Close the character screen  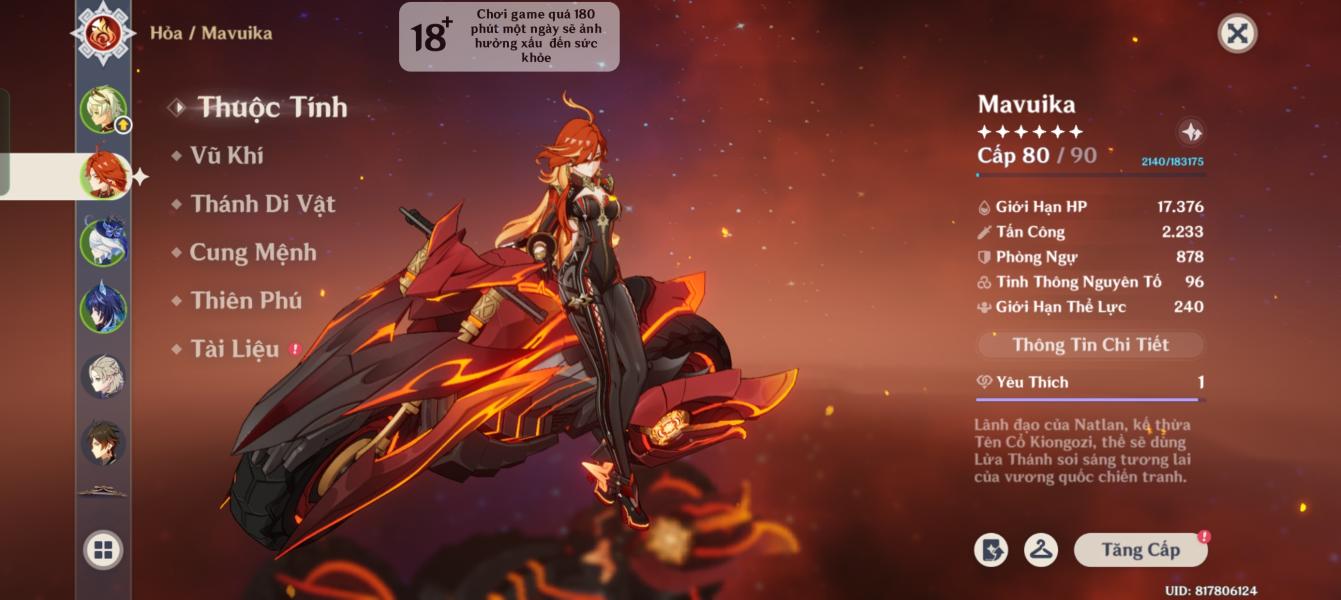[1237, 34]
